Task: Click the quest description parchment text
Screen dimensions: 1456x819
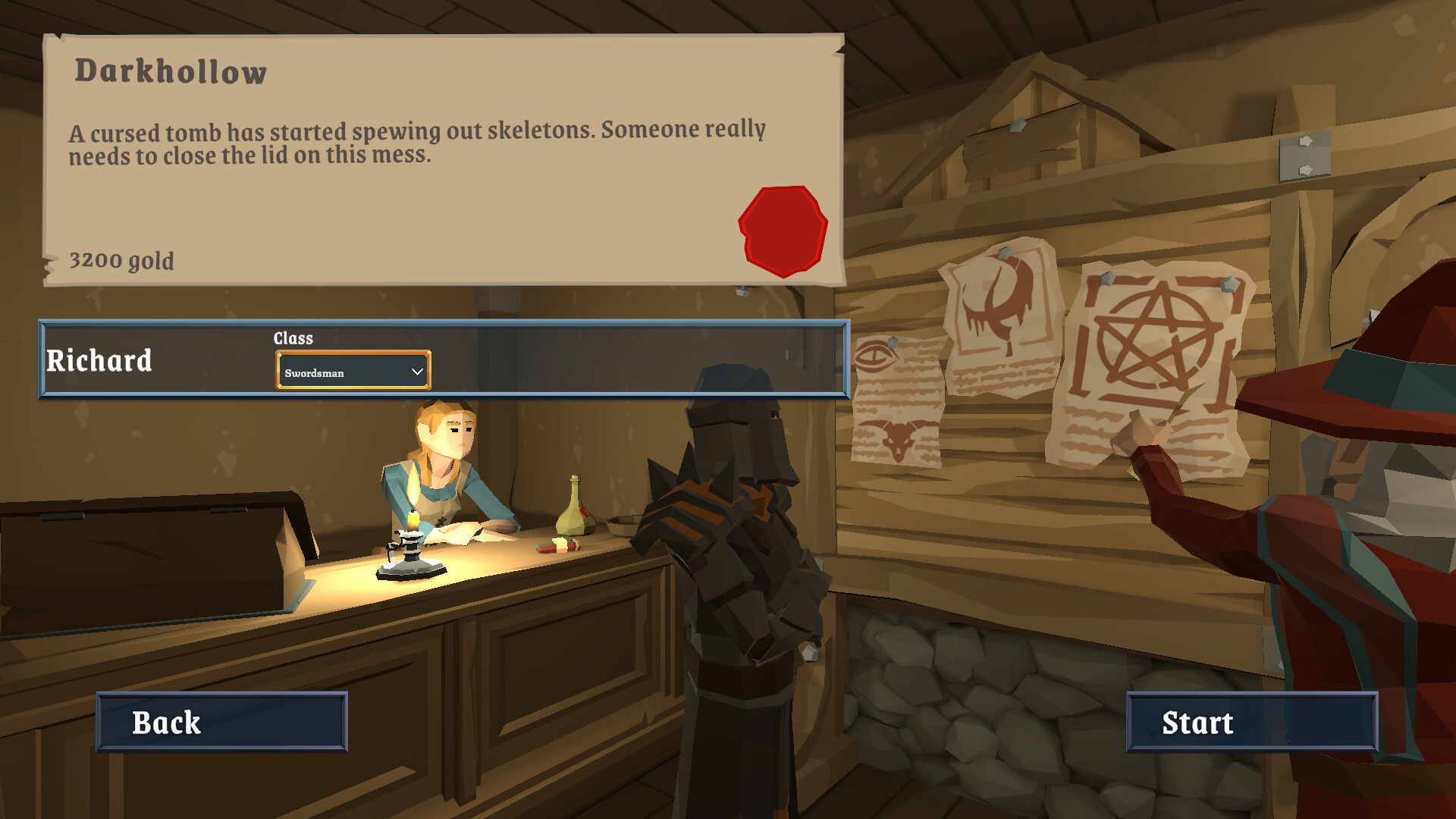Action: click(x=417, y=143)
